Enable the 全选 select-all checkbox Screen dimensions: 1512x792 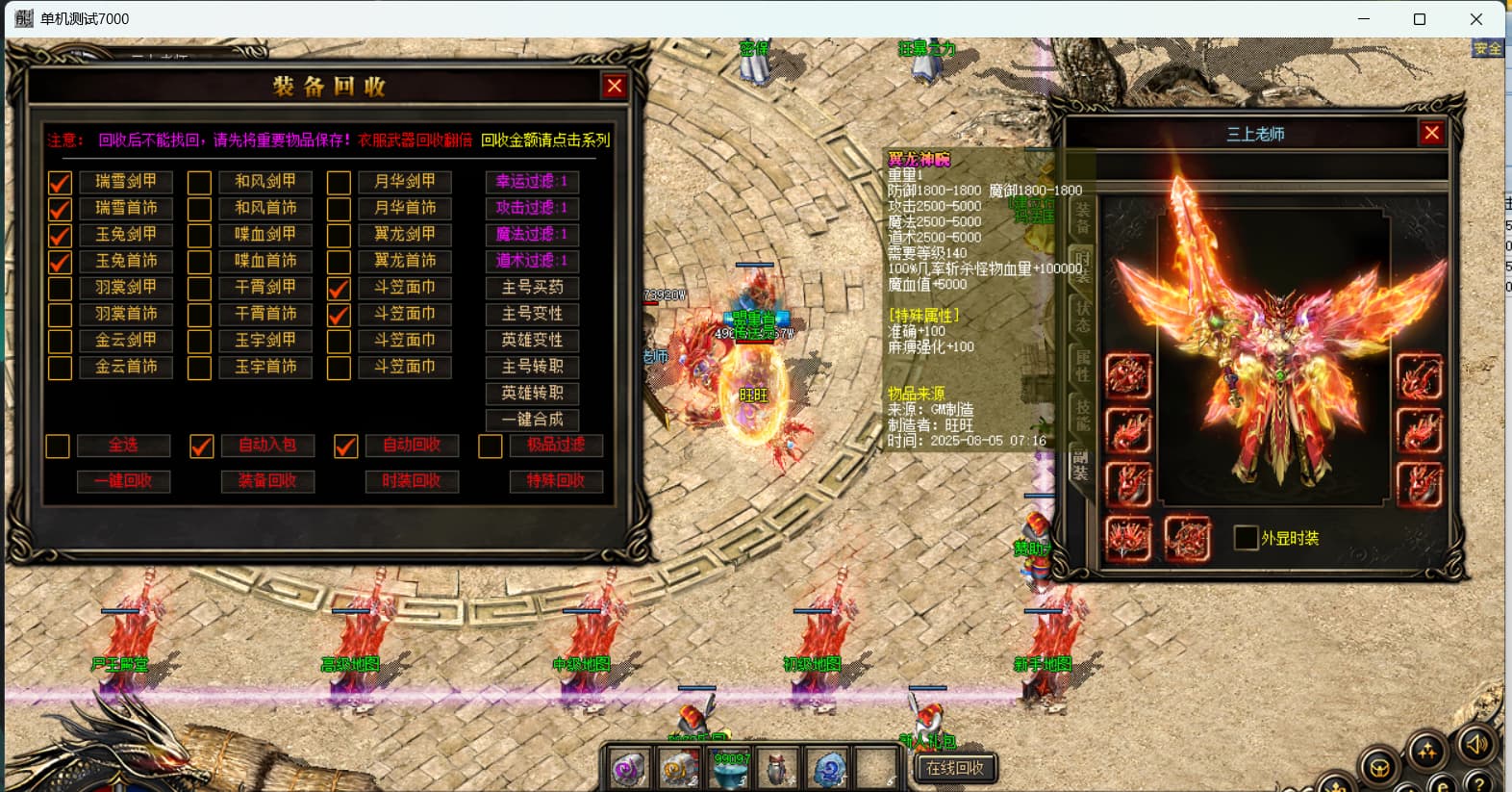58,446
